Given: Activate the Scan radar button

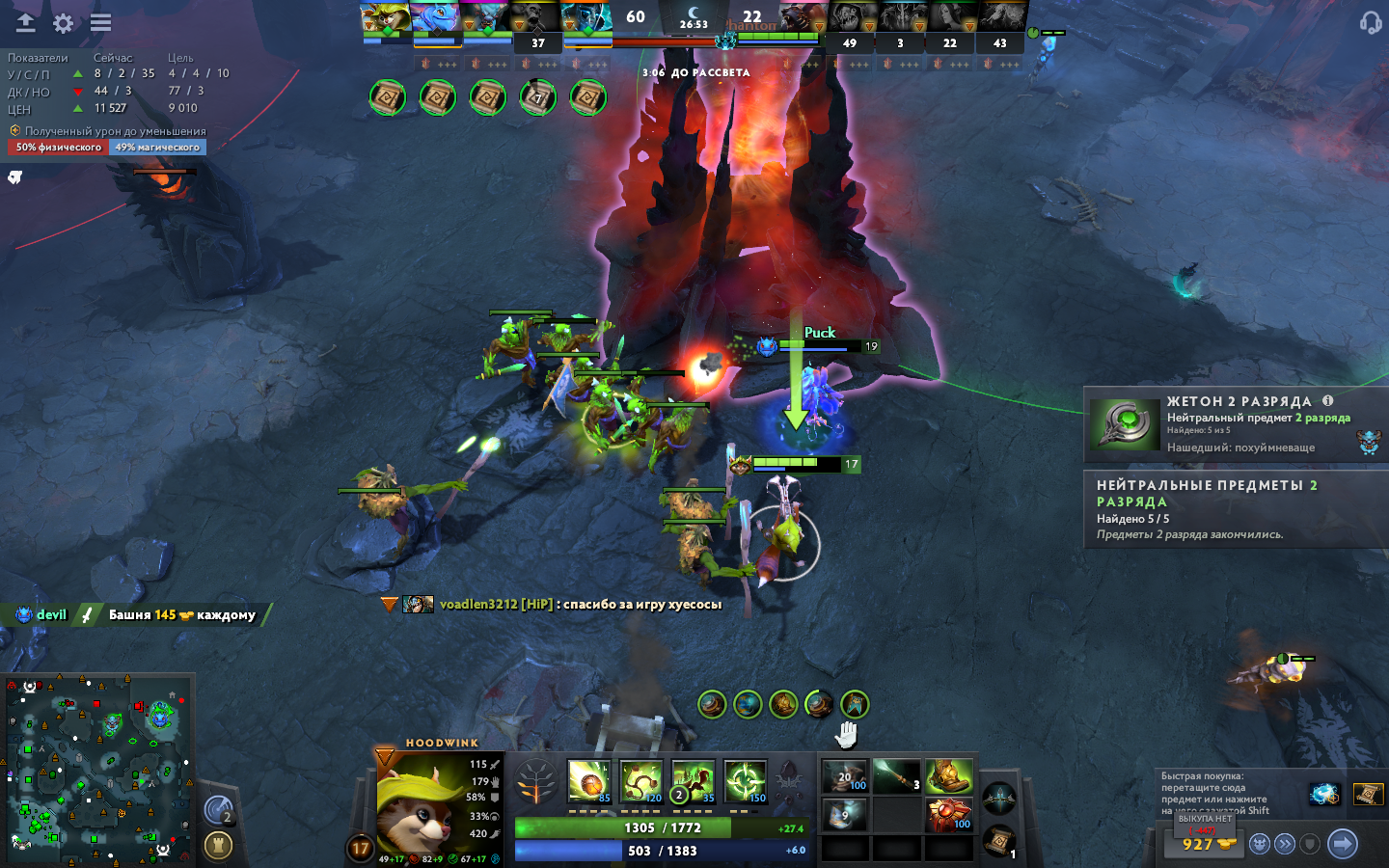Looking at the screenshot, I should [x=219, y=810].
